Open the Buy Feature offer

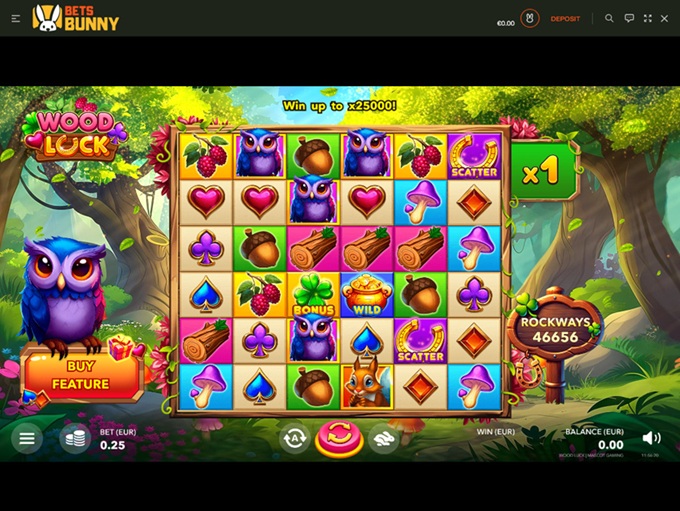81,374
